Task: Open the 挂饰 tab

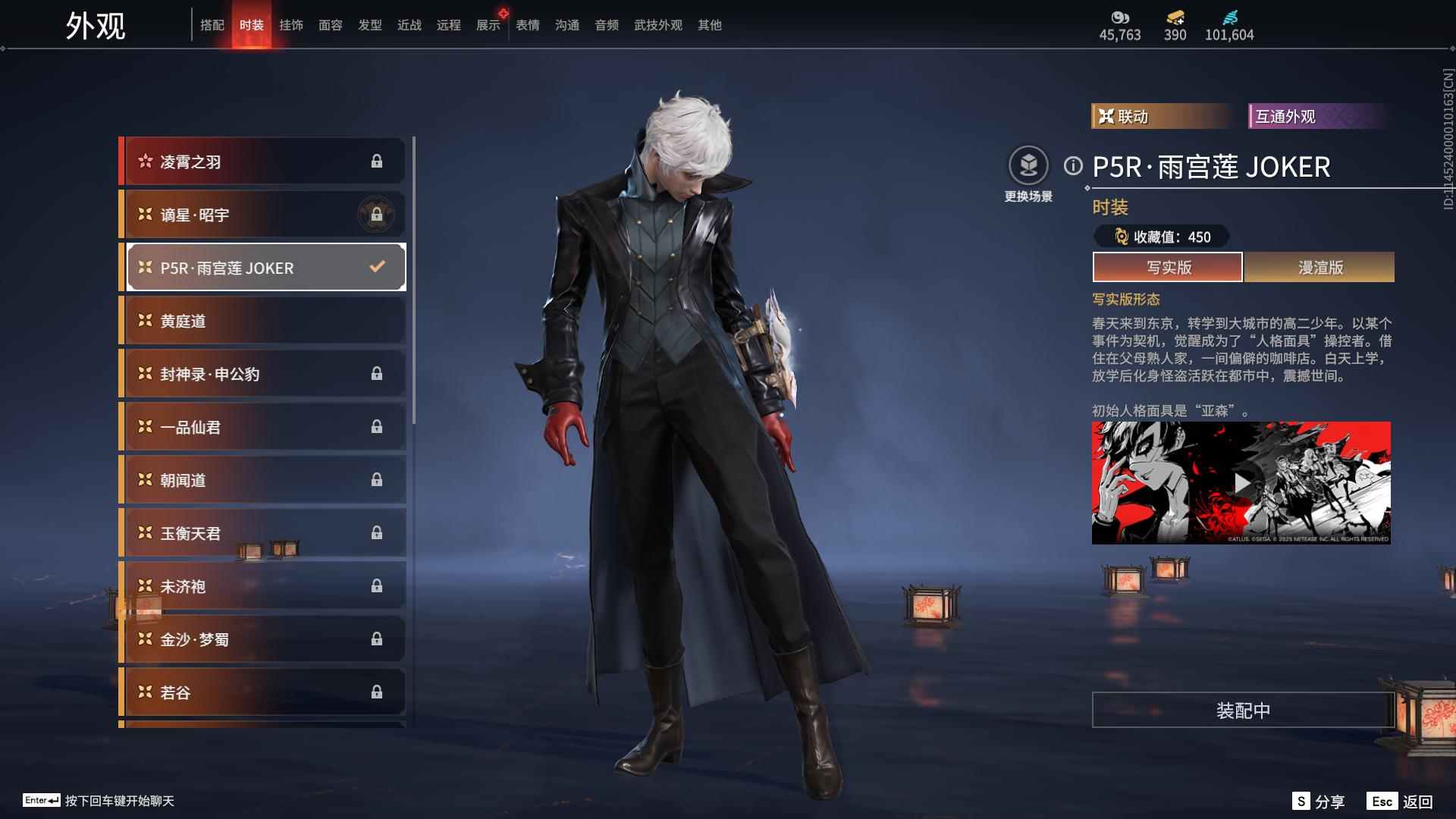Action: coord(291,25)
